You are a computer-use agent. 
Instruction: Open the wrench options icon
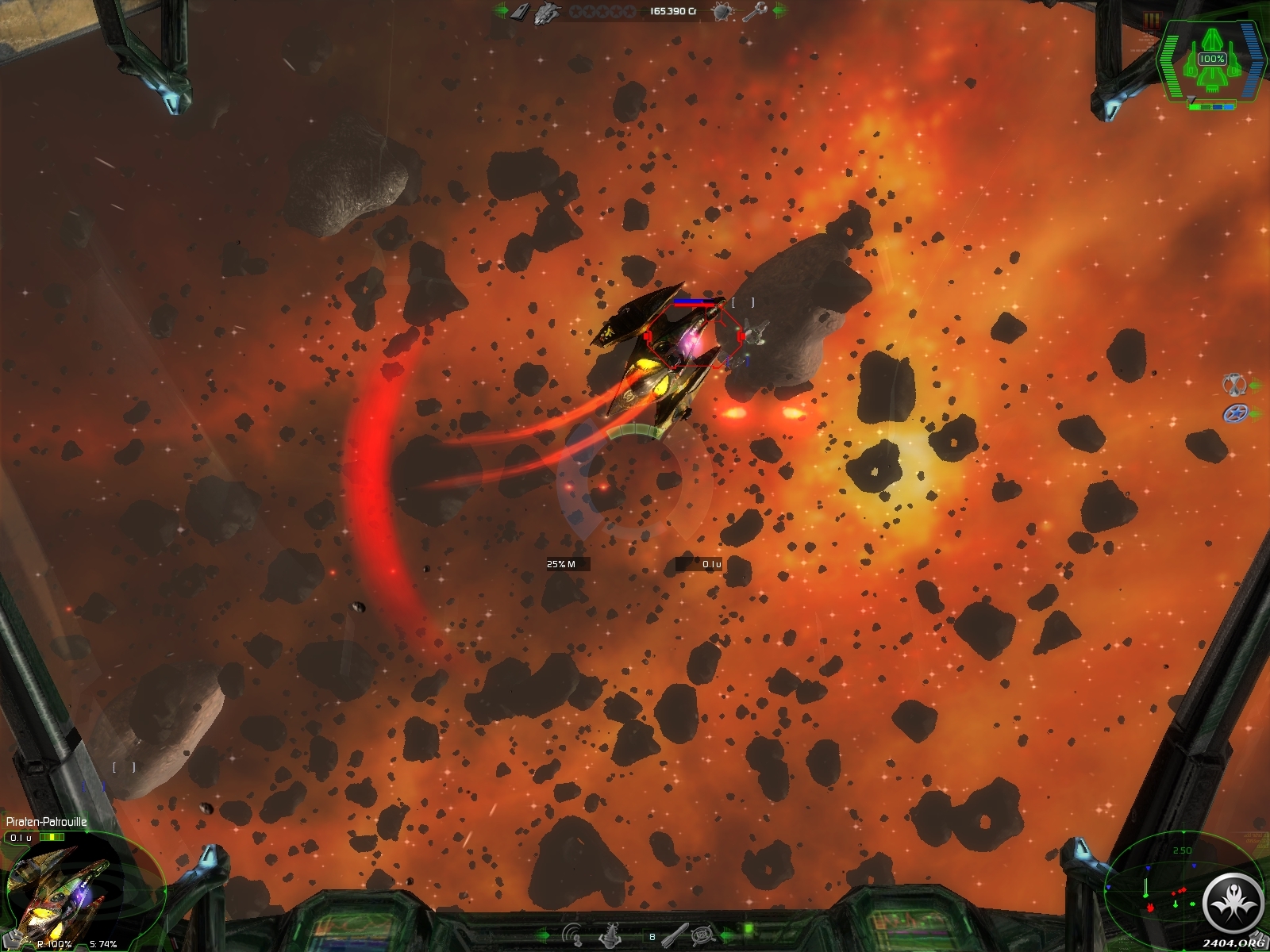[x=752, y=11]
